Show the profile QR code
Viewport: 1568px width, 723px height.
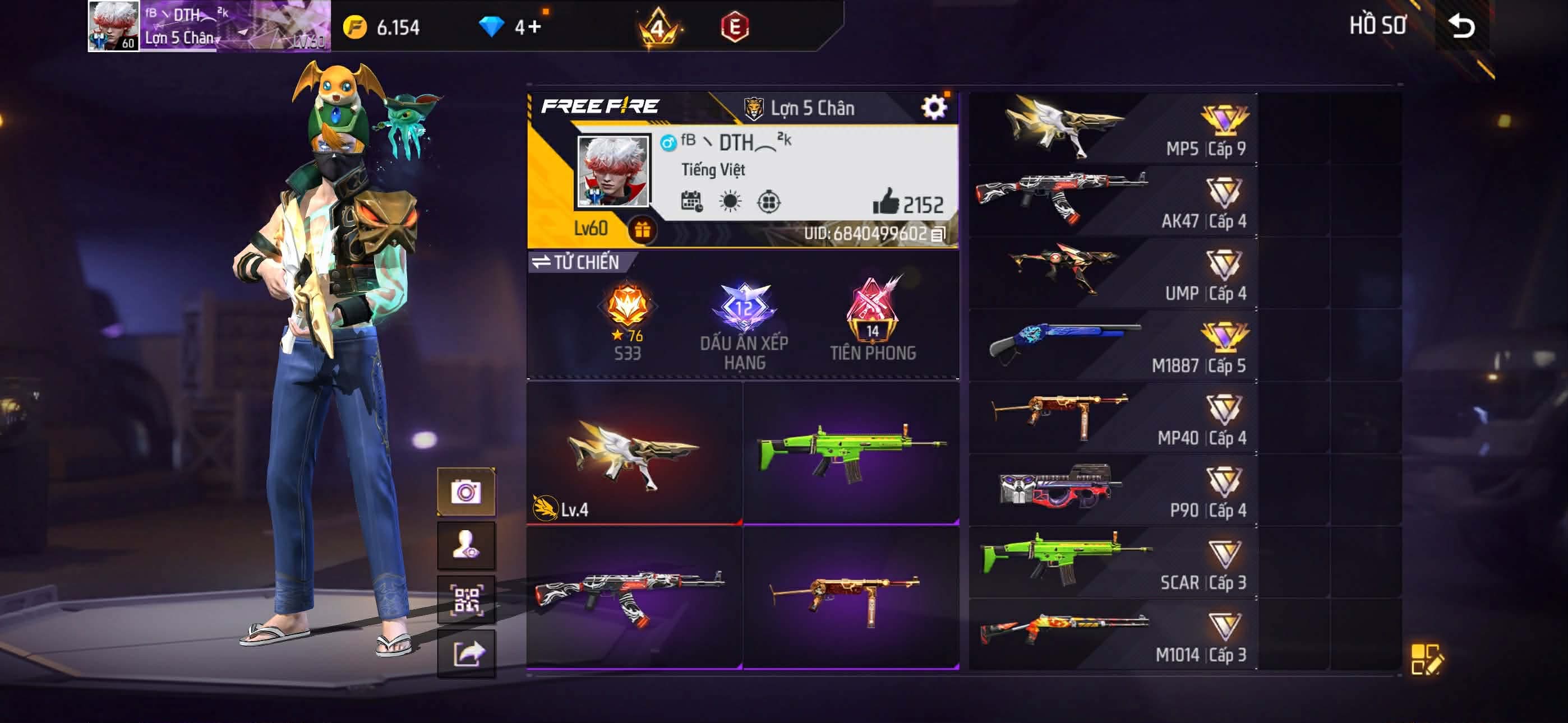point(466,600)
